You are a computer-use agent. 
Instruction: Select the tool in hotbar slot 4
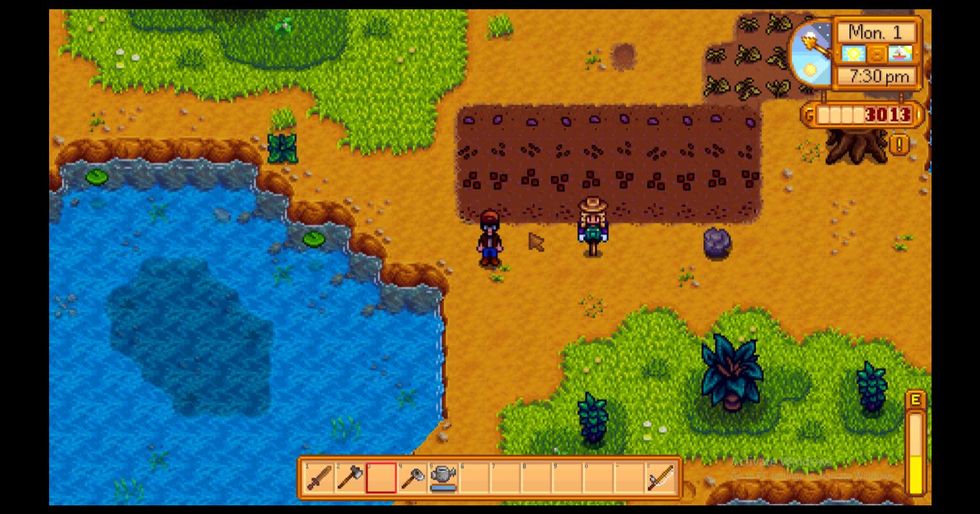pos(411,479)
